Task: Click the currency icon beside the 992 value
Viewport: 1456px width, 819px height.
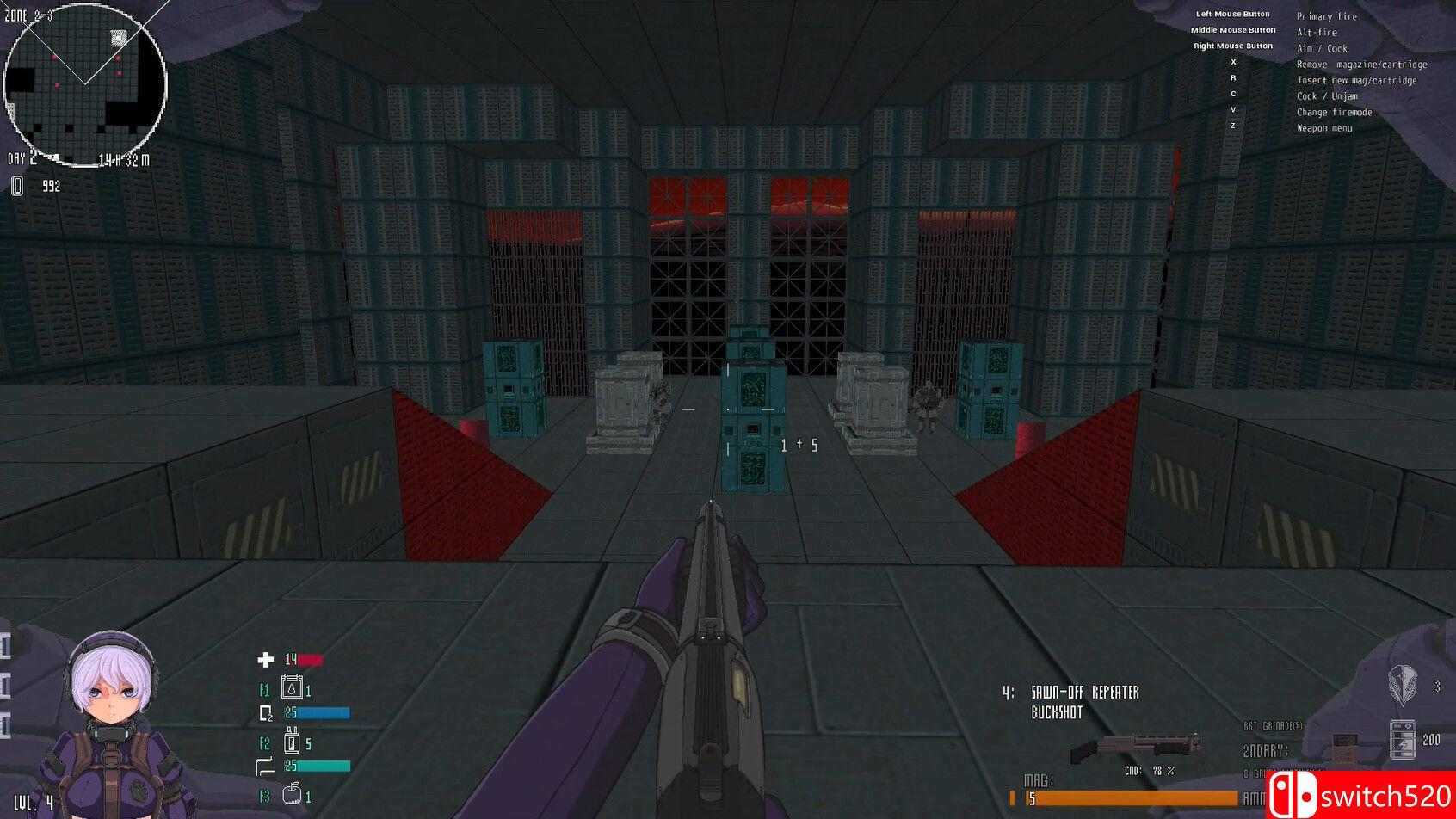Action: point(15,185)
